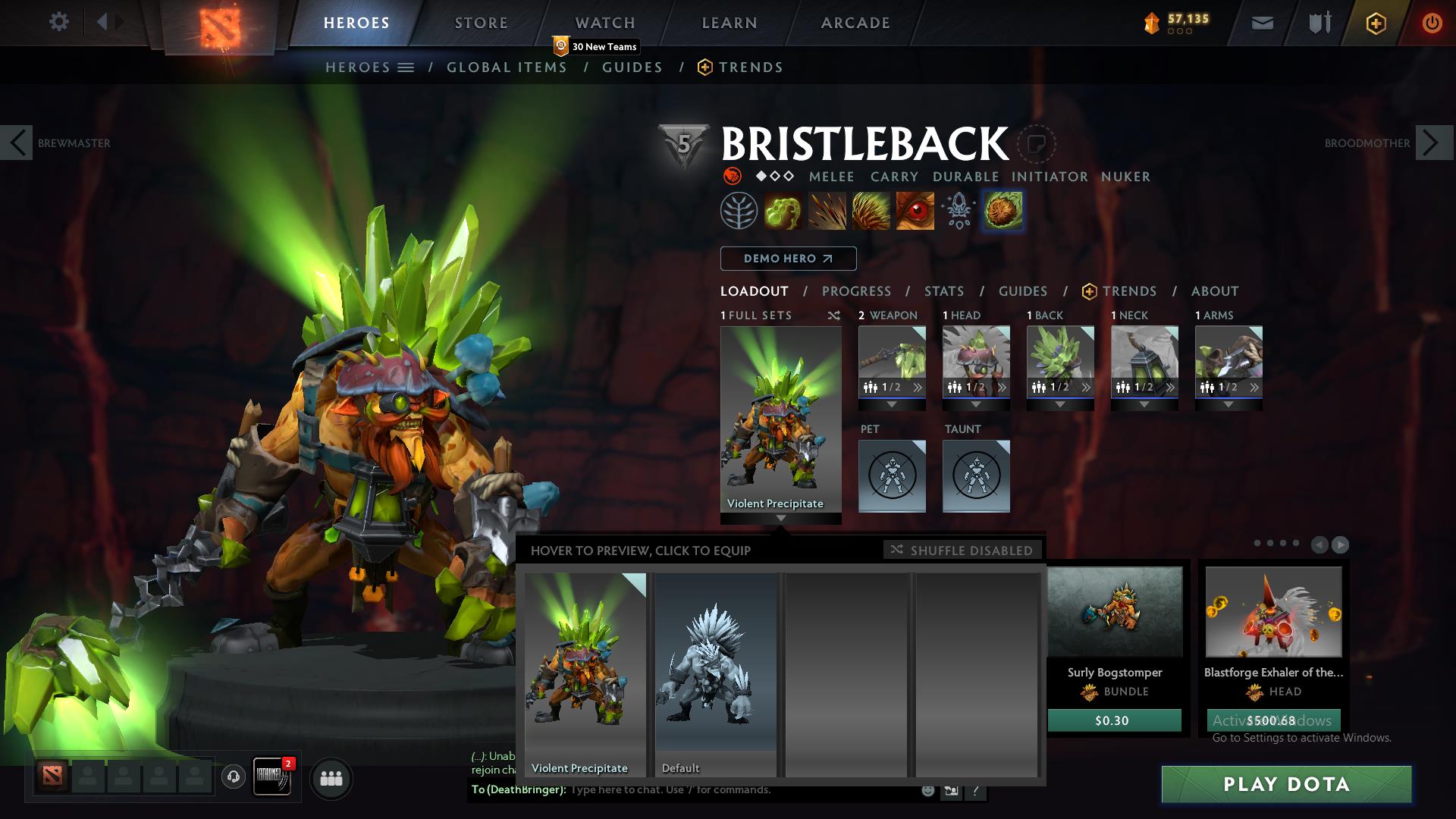
Task: Open the hero Progress tab
Action: pos(856,291)
